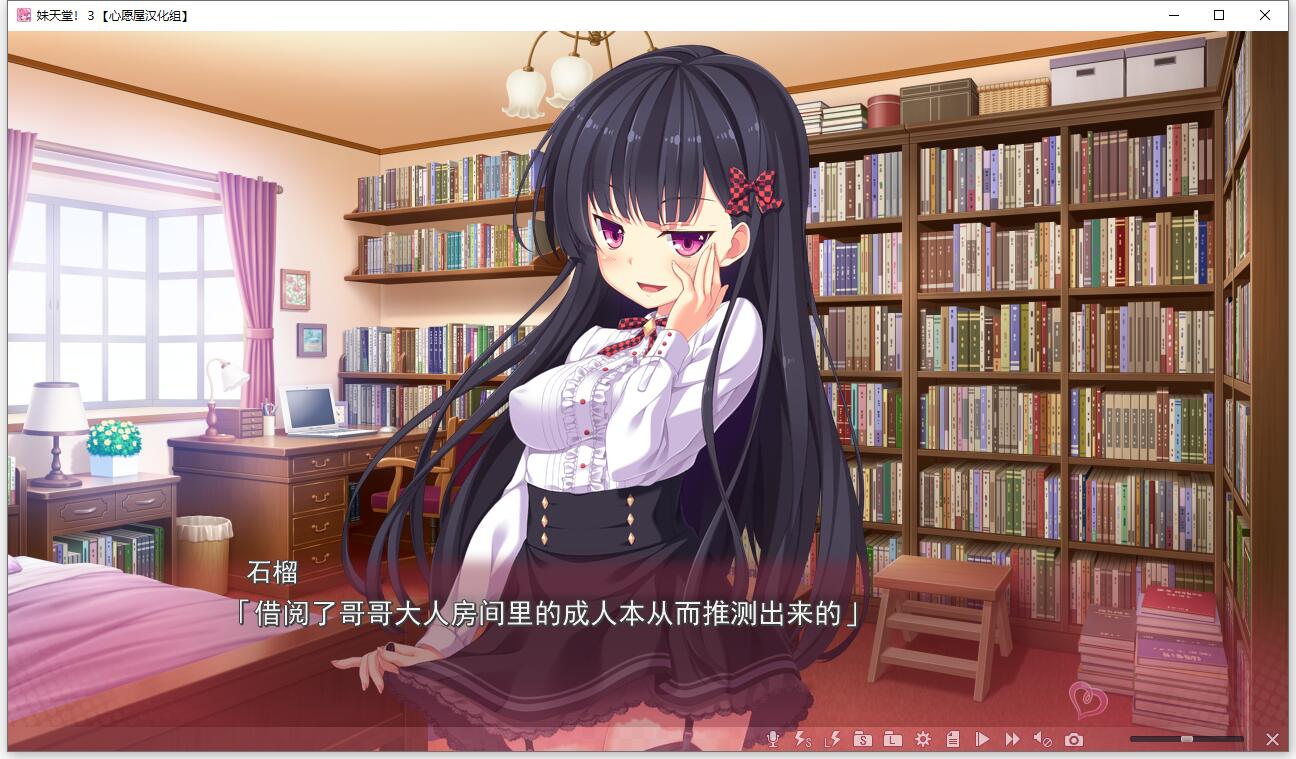Toggle skip mode with the fast-forward icon
The image size is (1296, 759).
pyautogui.click(x=1012, y=740)
